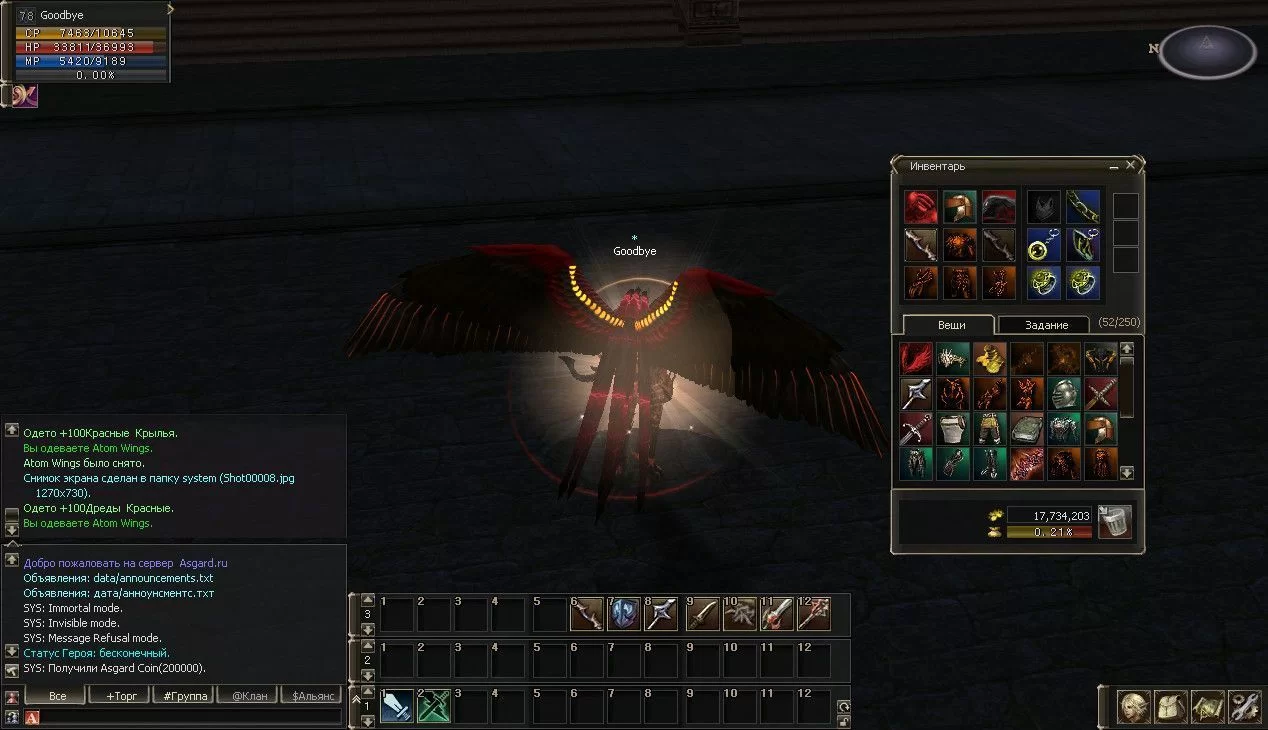Select the red wings item in inventory

pos(916,359)
